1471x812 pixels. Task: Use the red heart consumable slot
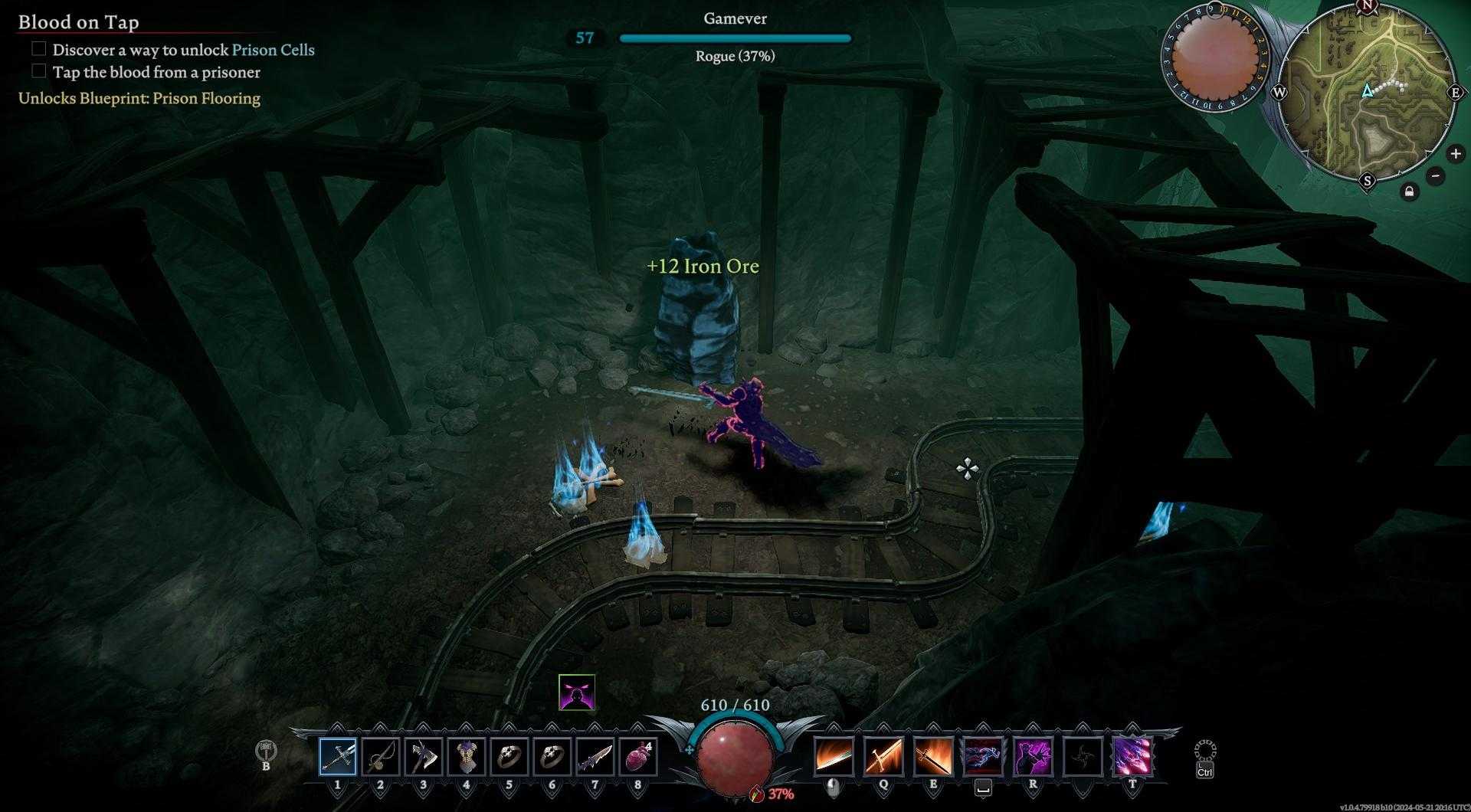637,757
